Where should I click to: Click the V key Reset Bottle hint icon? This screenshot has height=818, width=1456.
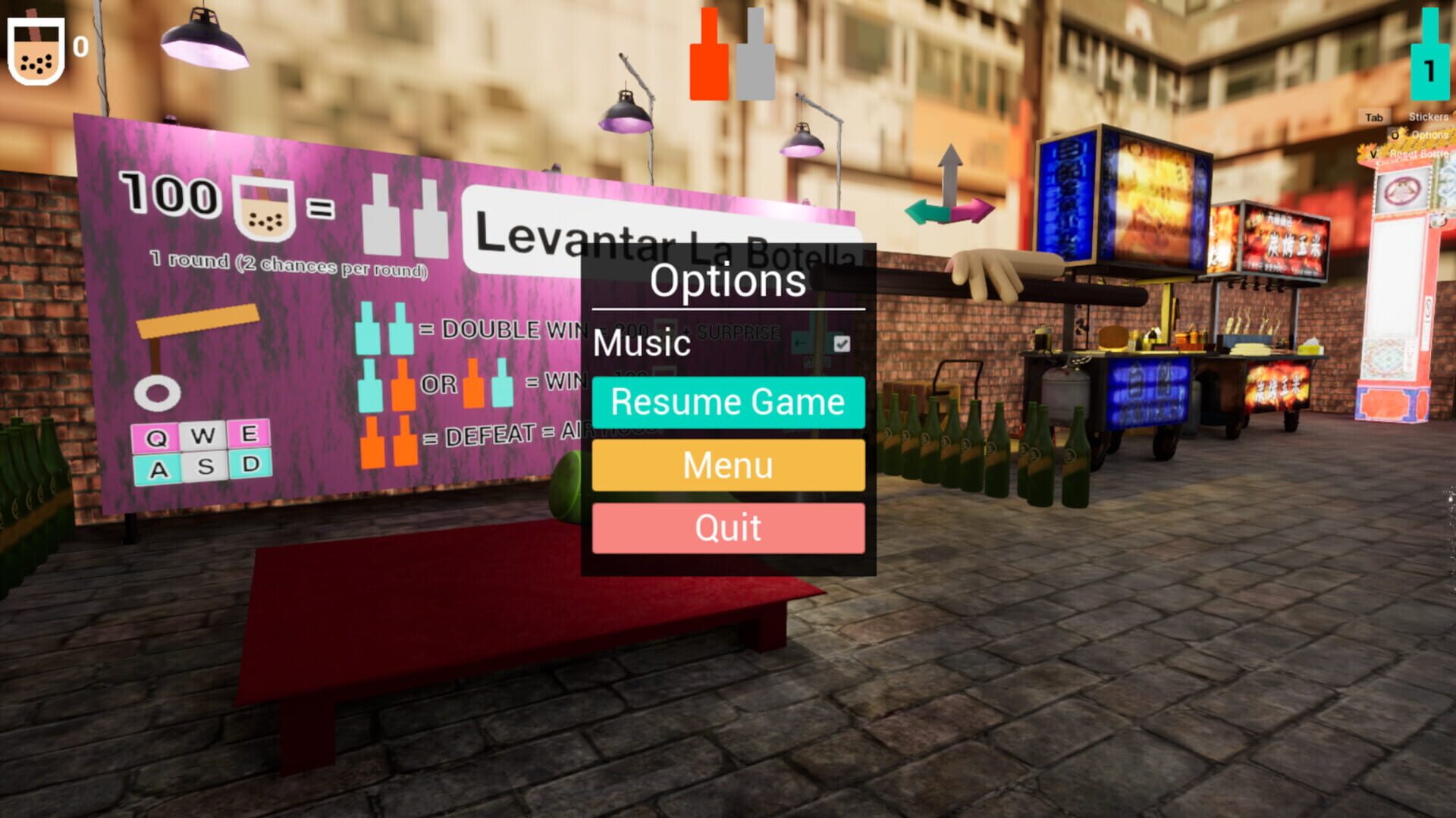(x=1373, y=154)
